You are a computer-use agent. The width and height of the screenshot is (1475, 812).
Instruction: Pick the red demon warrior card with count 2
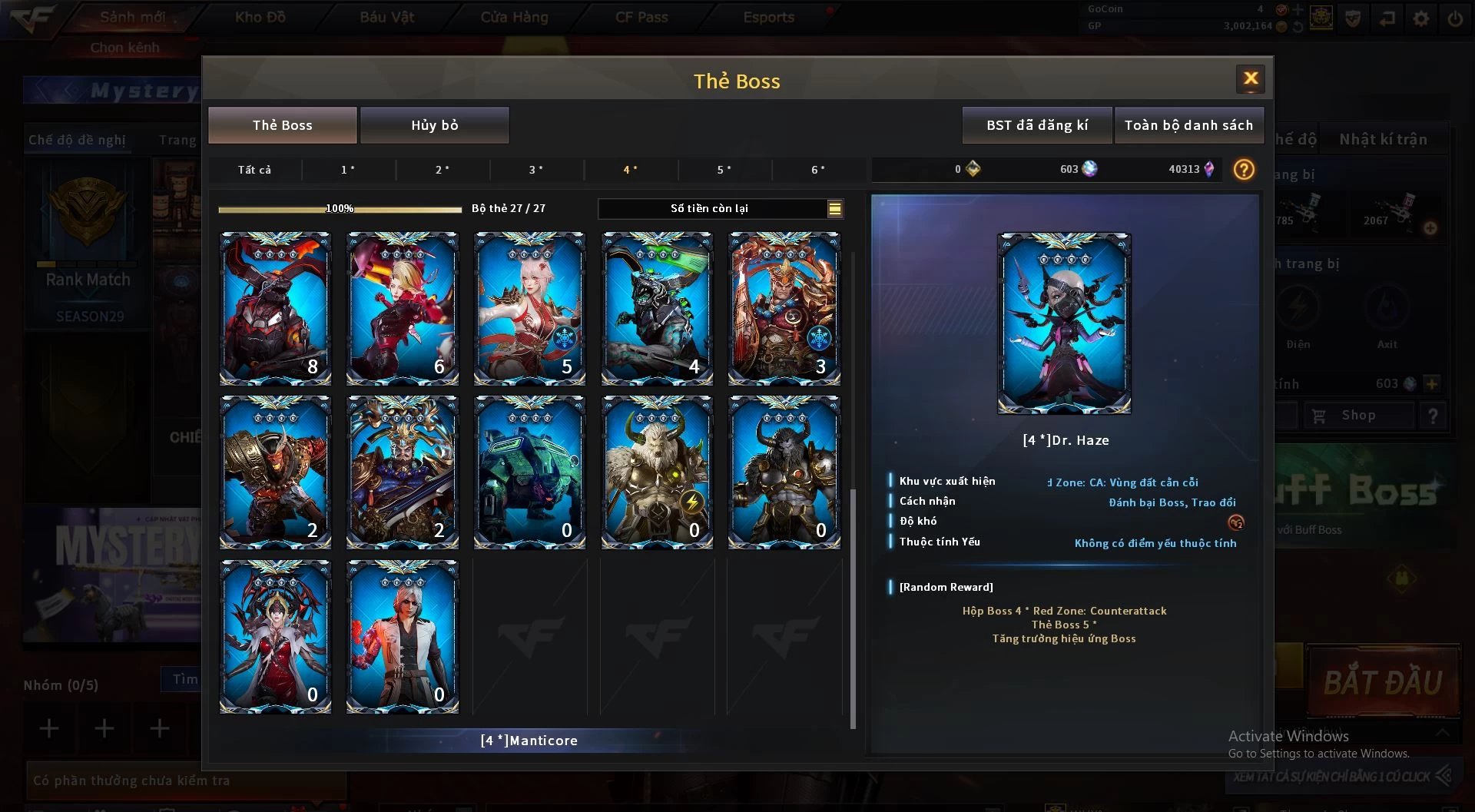click(275, 472)
